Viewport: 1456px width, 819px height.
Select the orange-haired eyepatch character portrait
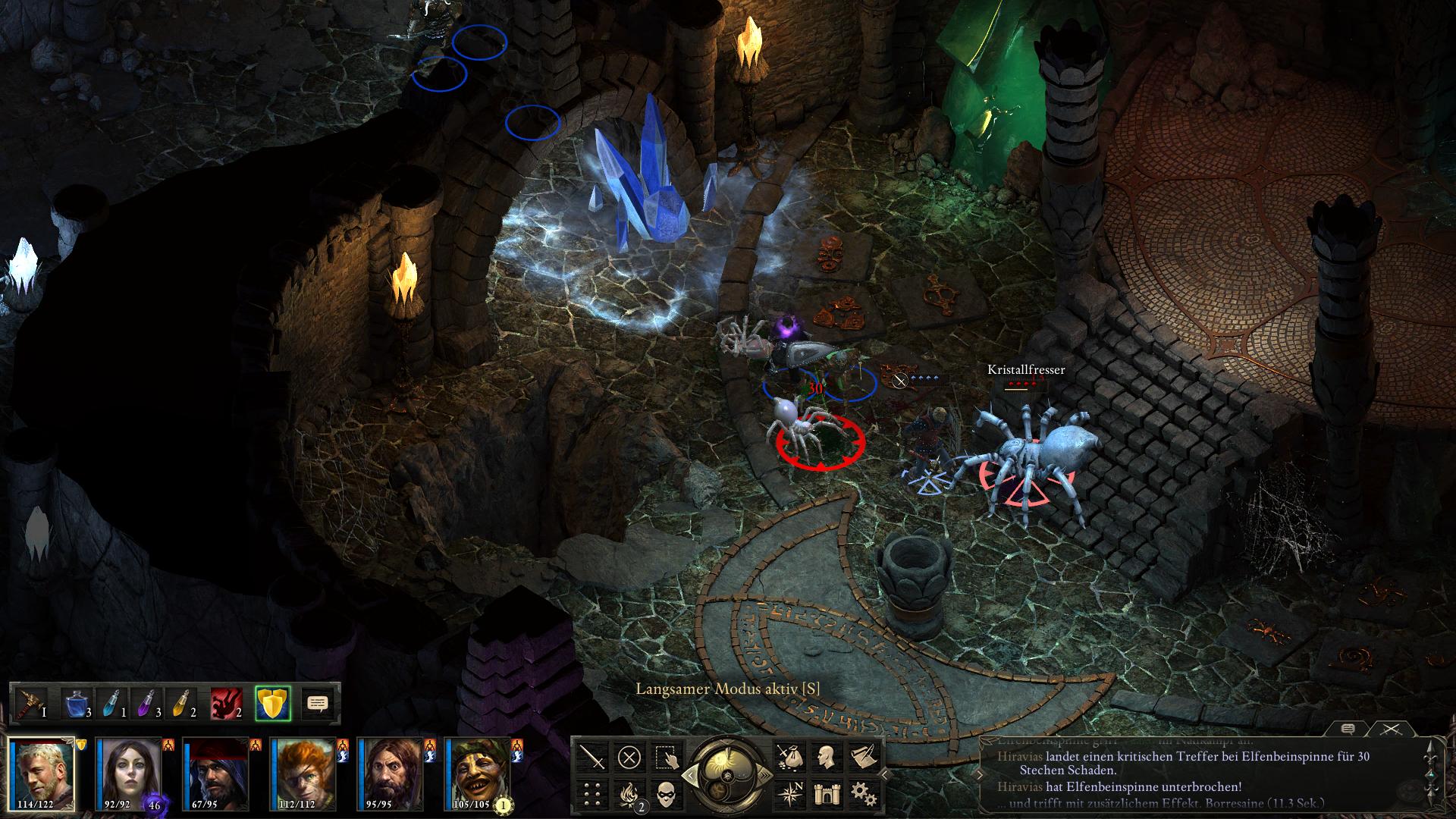click(303, 773)
